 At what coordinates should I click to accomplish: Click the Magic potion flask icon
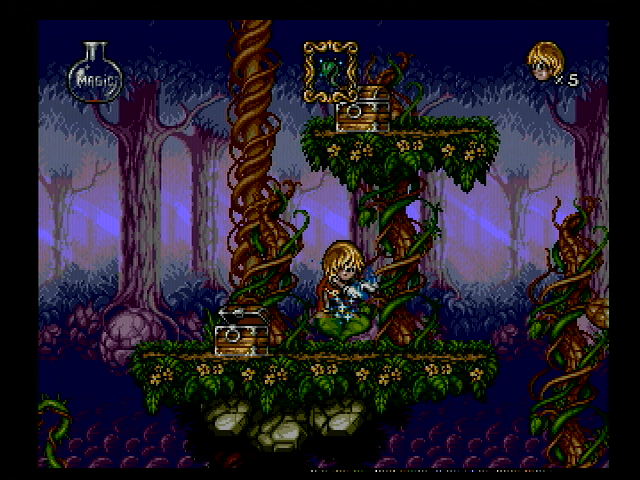94,73
